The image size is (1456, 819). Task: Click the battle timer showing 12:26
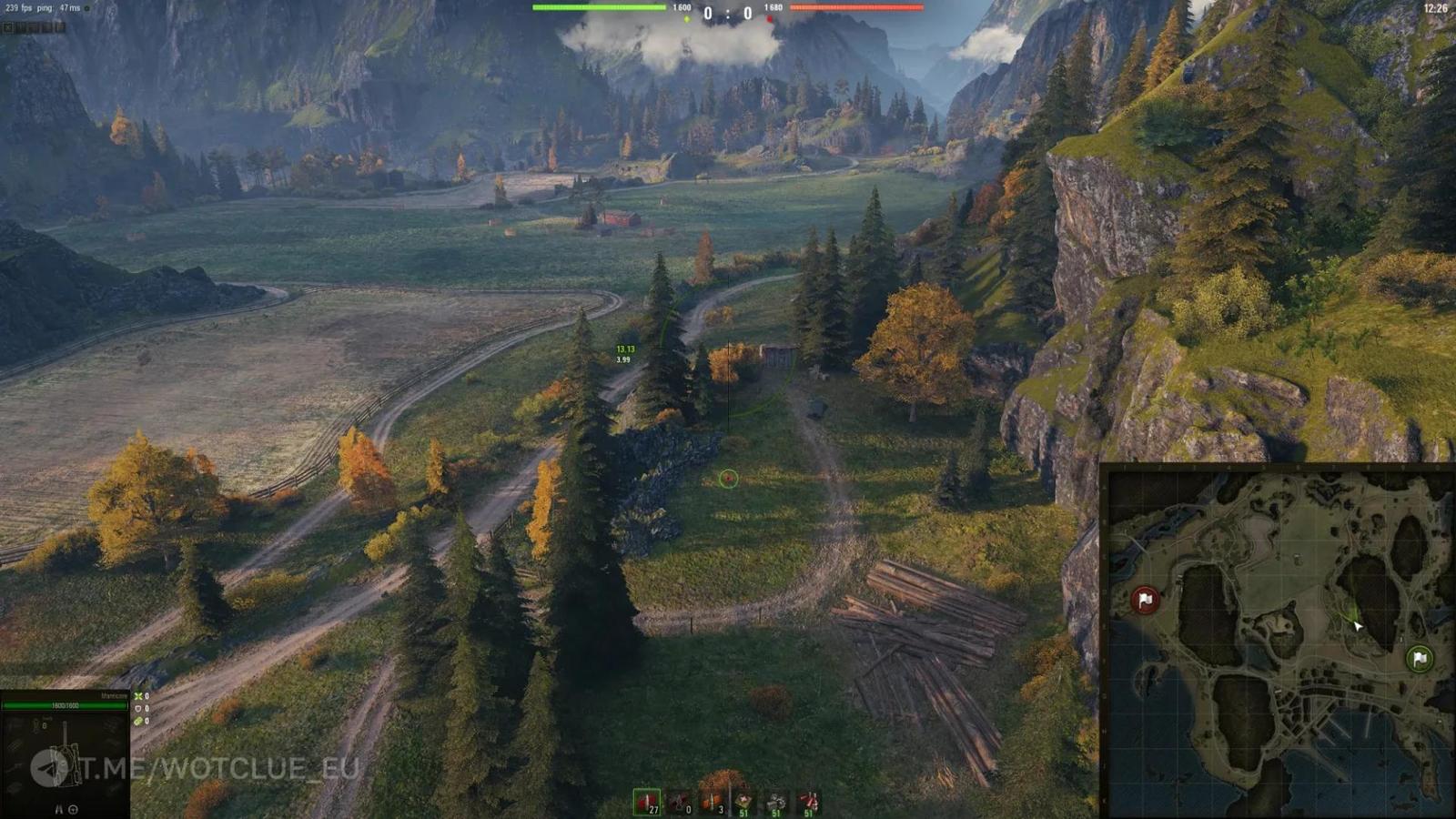pos(1435,7)
